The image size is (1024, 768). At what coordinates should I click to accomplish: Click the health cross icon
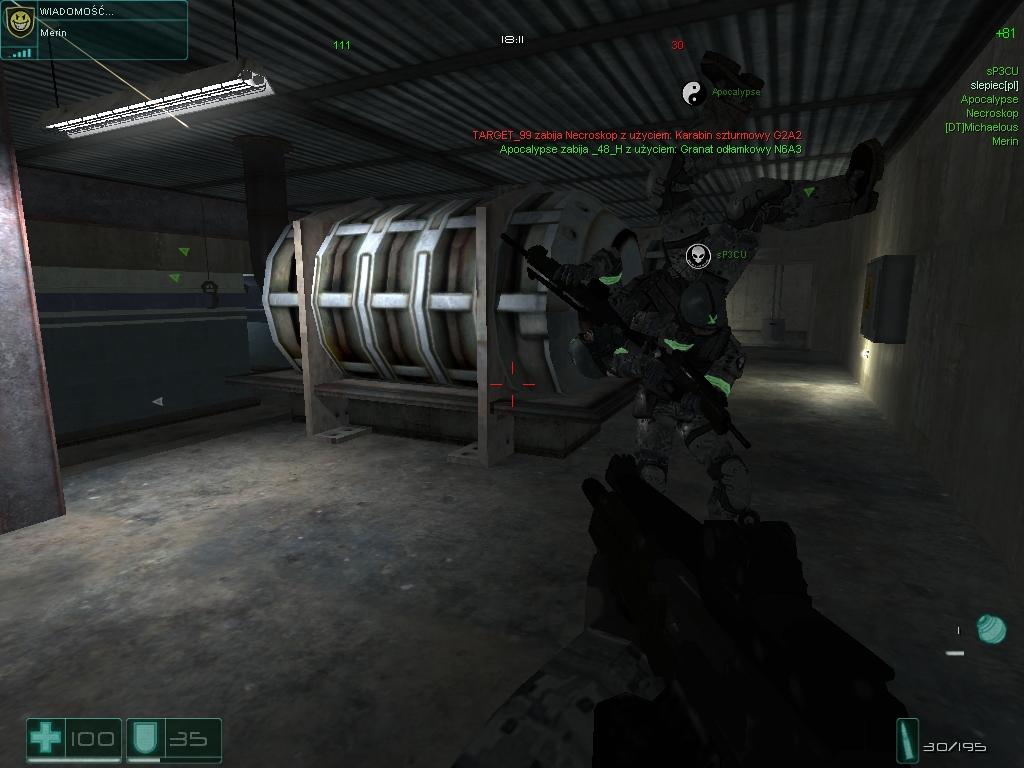tap(45, 739)
